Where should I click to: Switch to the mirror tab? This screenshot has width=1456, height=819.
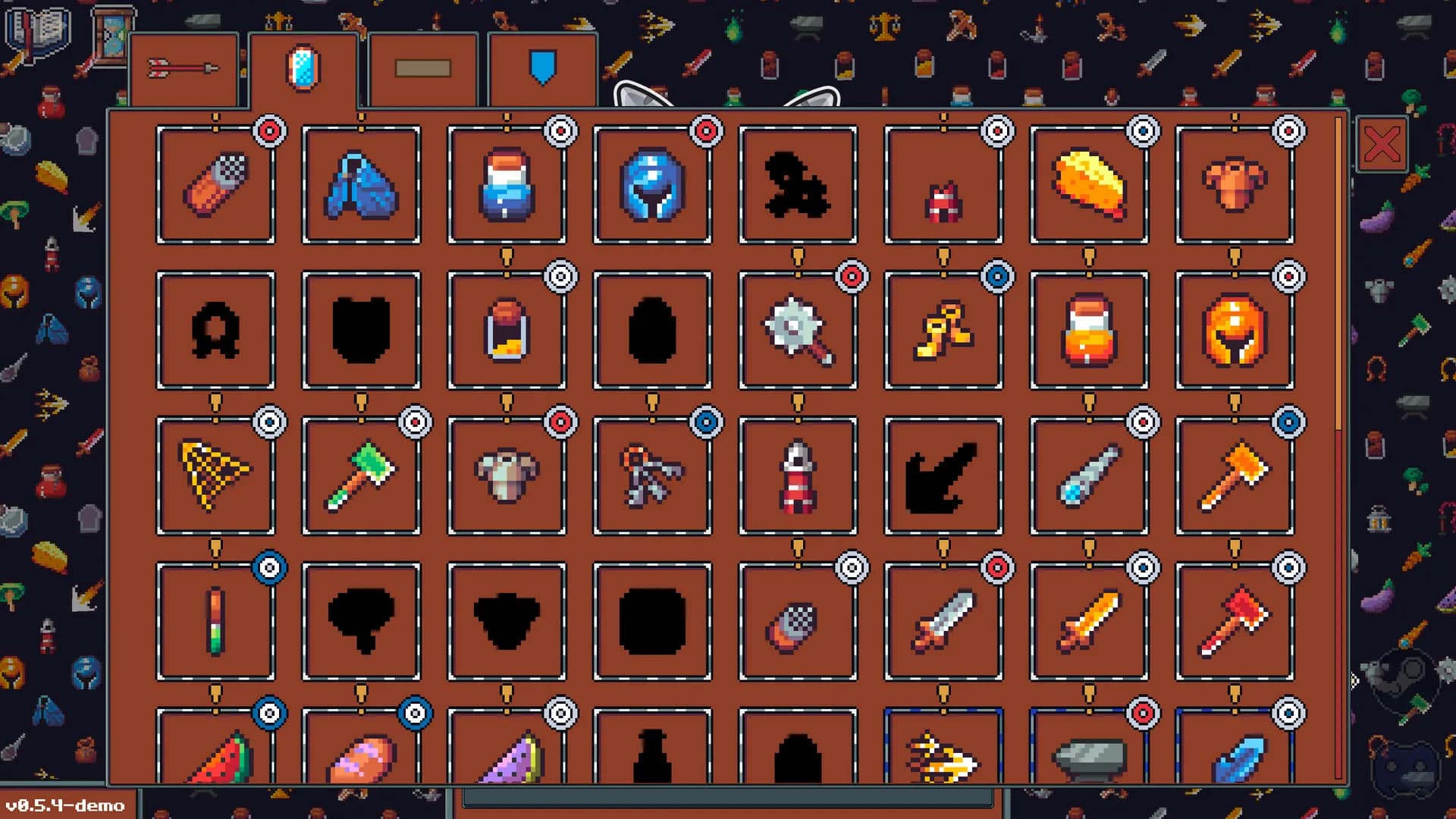point(303,67)
